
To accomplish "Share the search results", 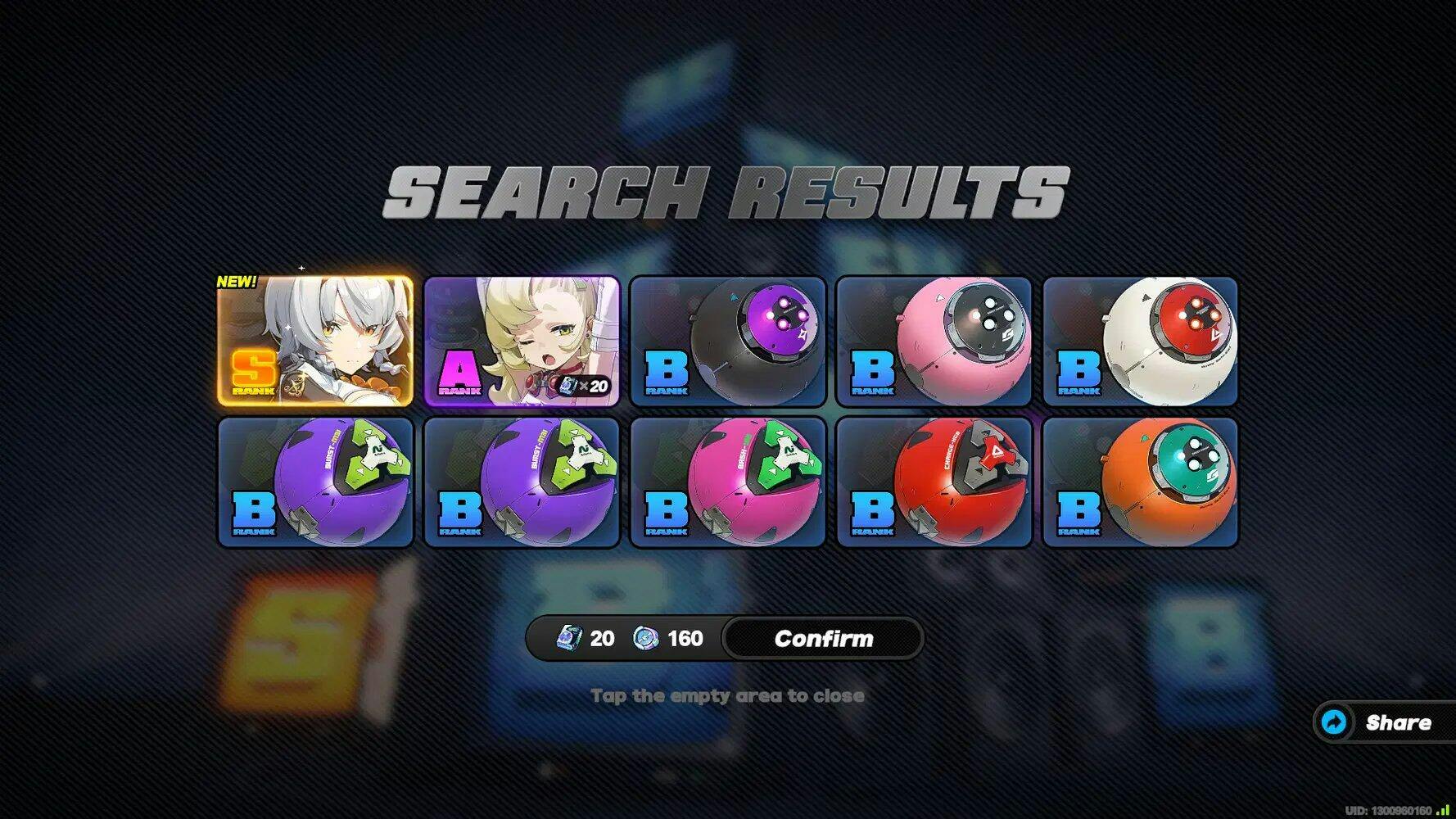I will [x=1384, y=722].
